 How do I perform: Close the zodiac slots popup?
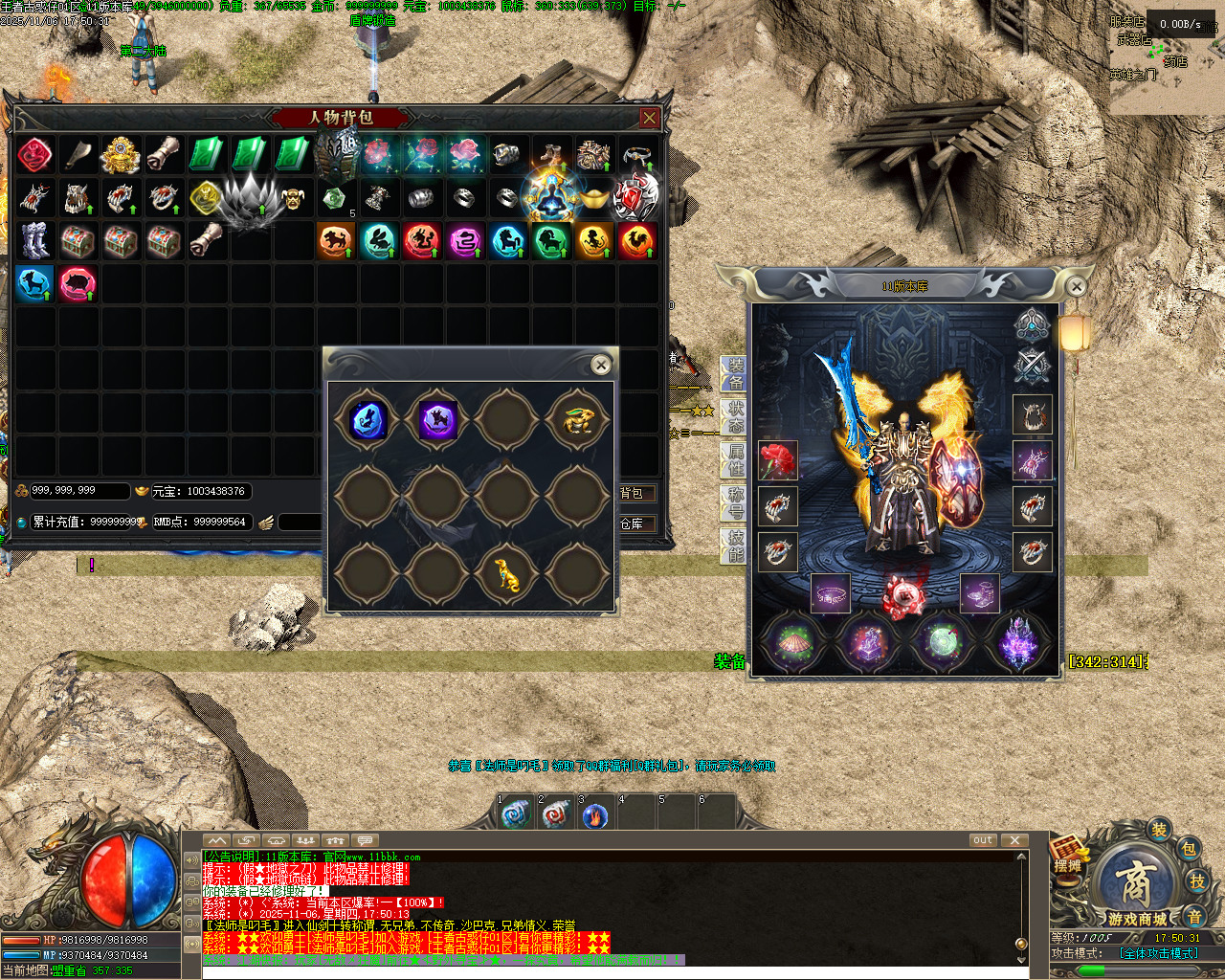[x=601, y=365]
